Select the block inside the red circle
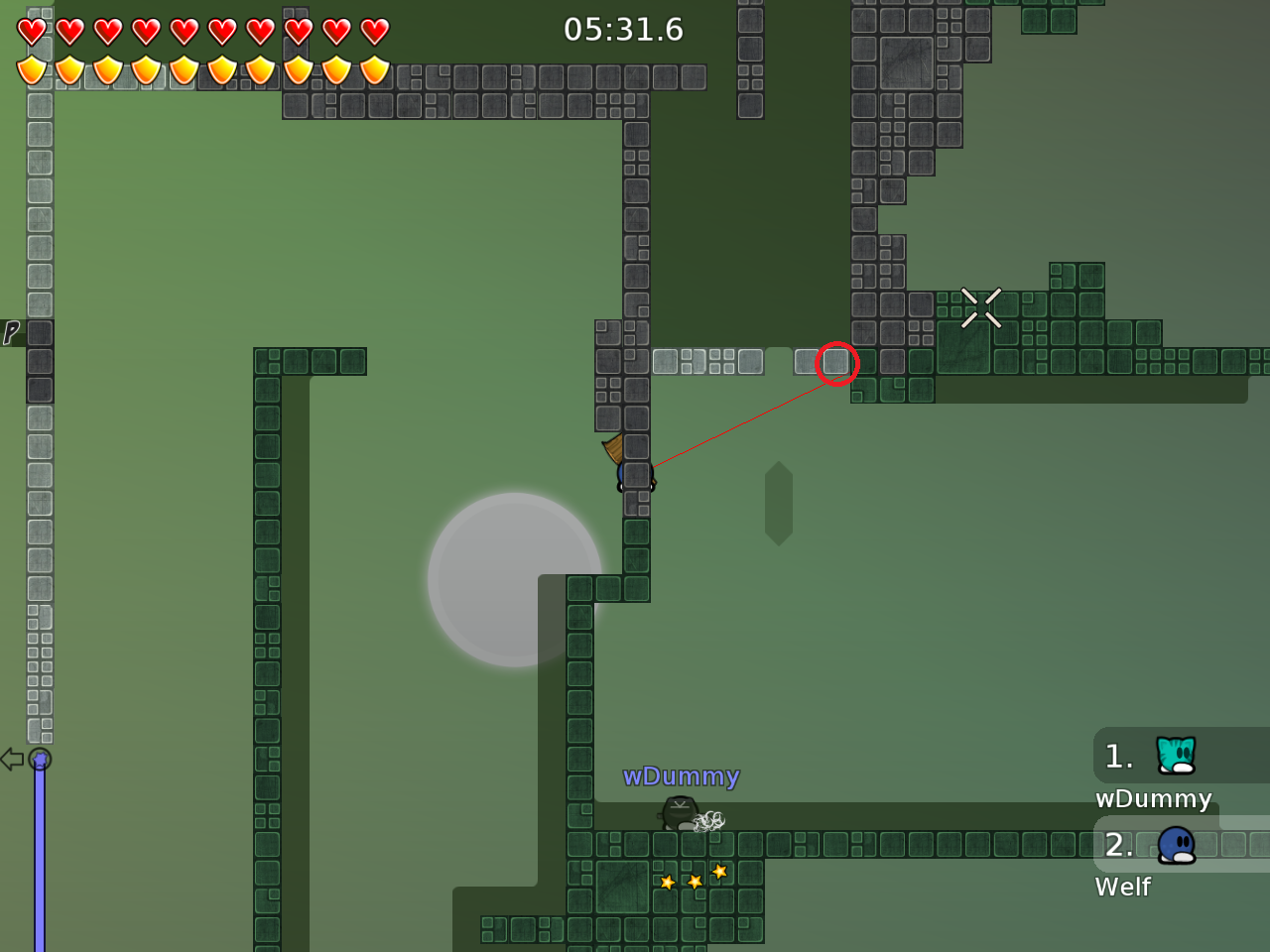The image size is (1270, 952). [837, 363]
